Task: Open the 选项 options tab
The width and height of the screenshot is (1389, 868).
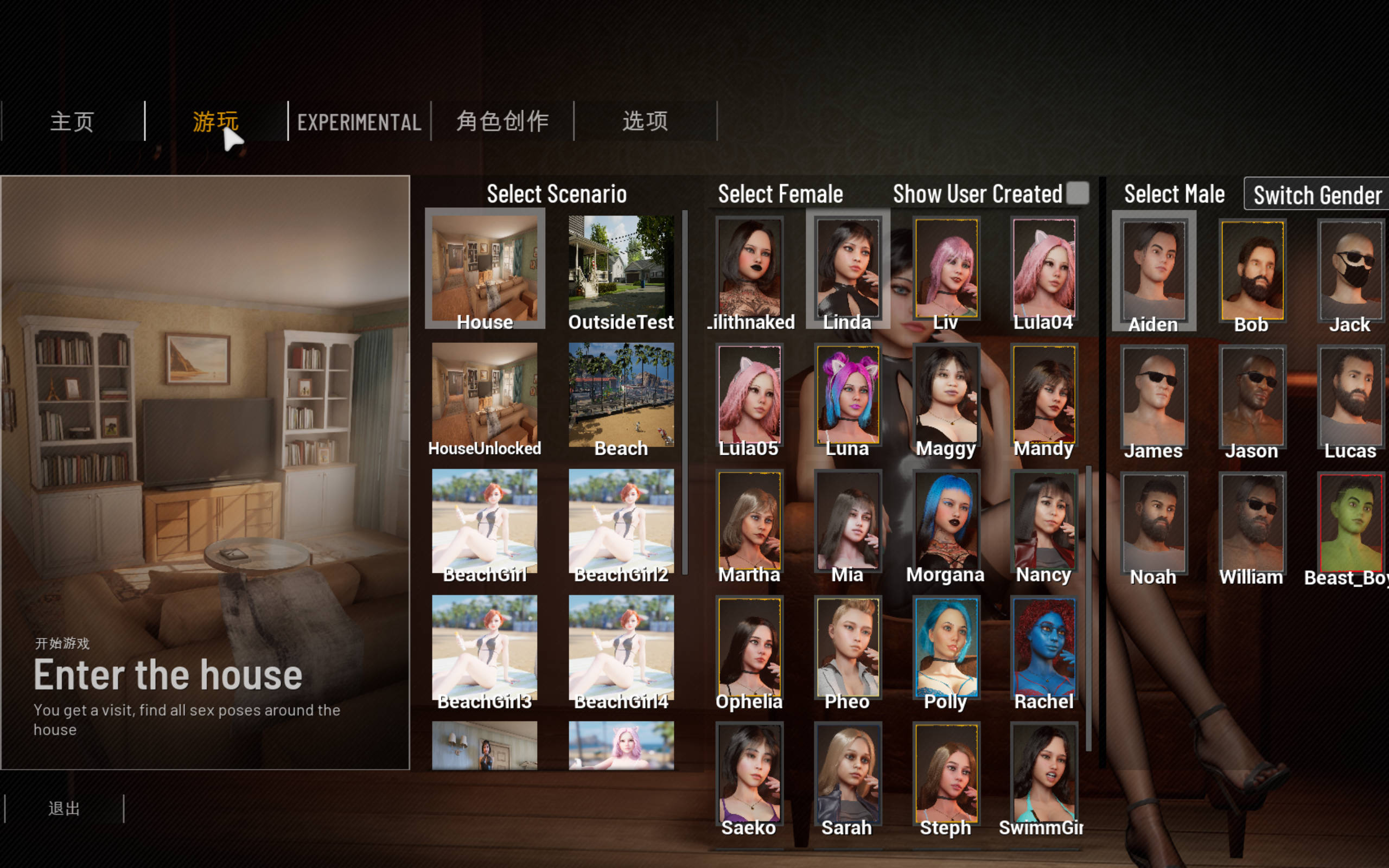Action: (645, 121)
